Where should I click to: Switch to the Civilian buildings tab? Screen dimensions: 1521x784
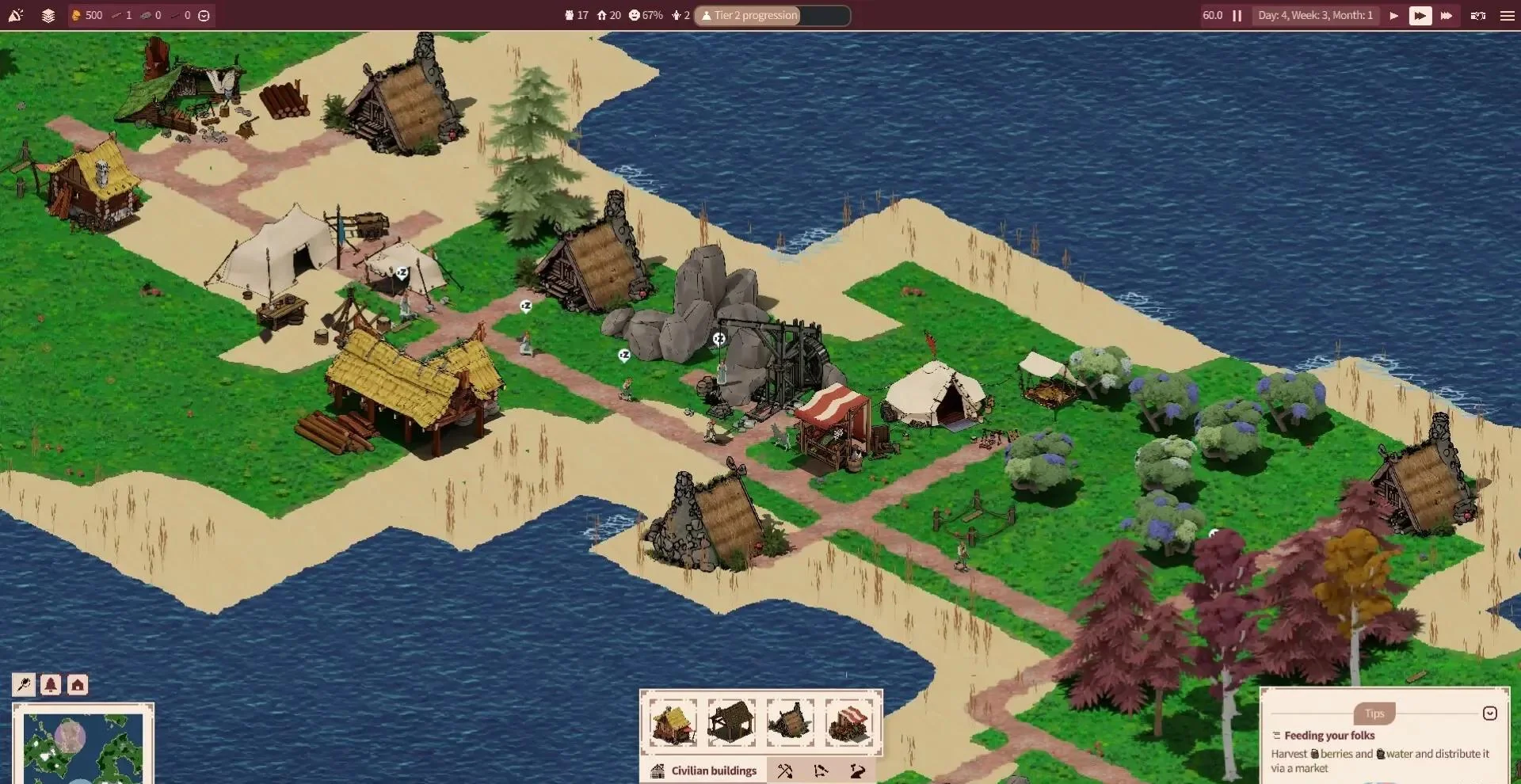click(703, 771)
